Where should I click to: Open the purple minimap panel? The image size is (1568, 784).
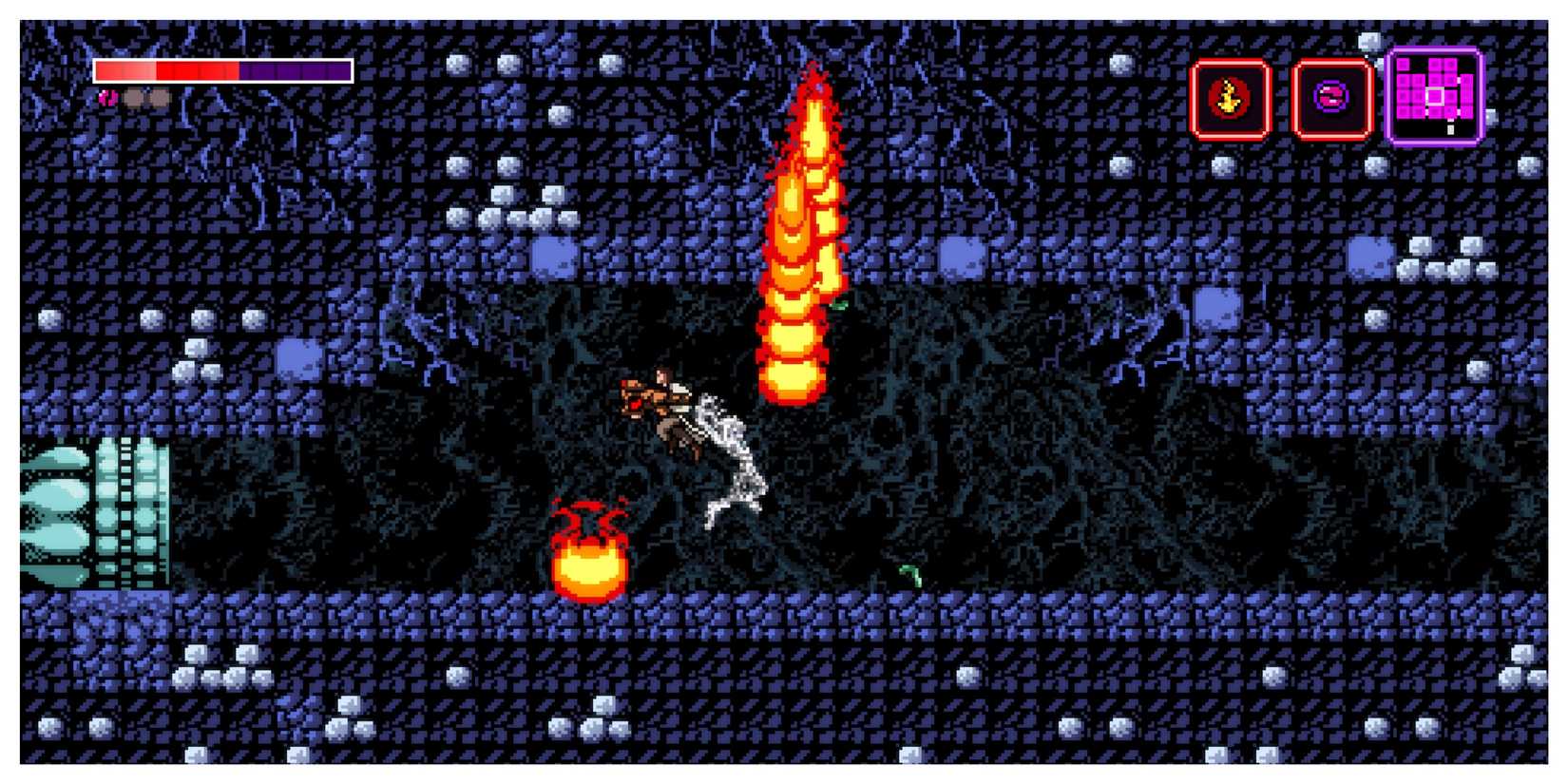pyautogui.click(x=1434, y=95)
